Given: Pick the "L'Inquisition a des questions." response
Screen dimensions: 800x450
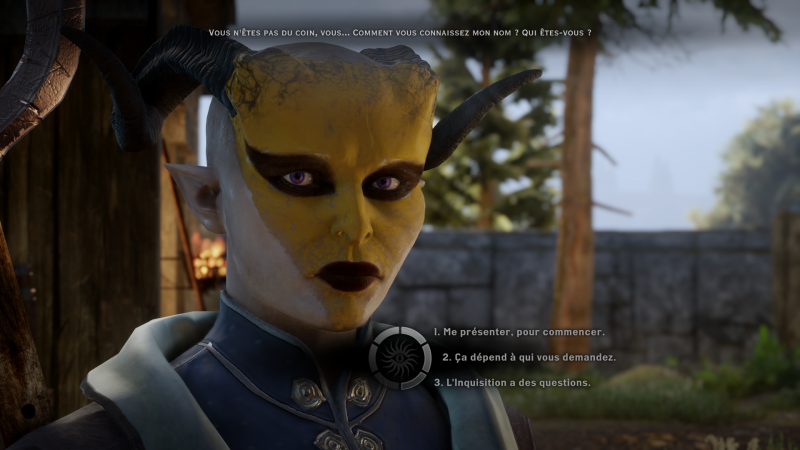Looking at the screenshot, I should (512, 382).
